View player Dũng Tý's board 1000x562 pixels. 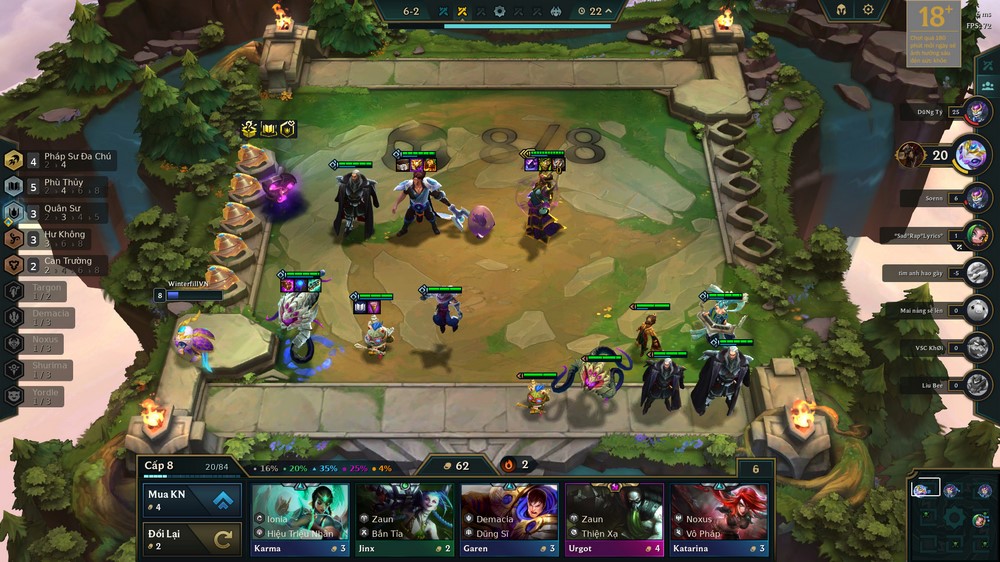977,111
